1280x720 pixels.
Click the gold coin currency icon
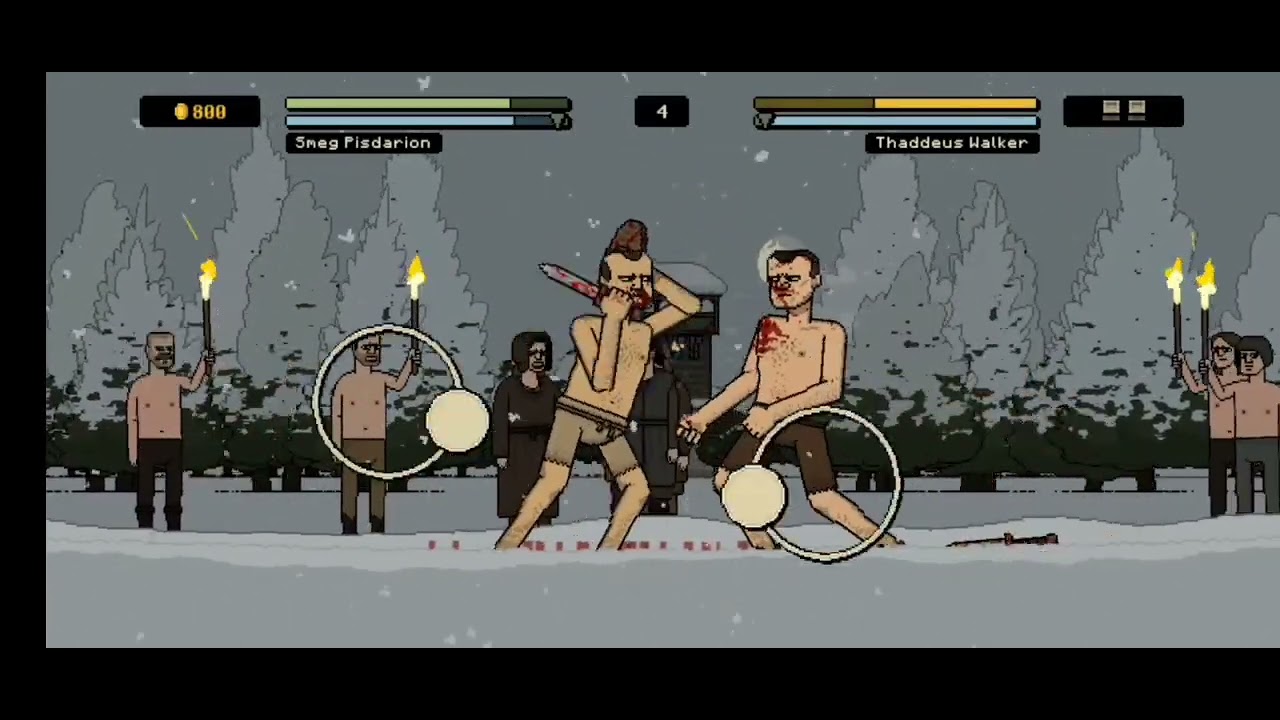click(183, 111)
